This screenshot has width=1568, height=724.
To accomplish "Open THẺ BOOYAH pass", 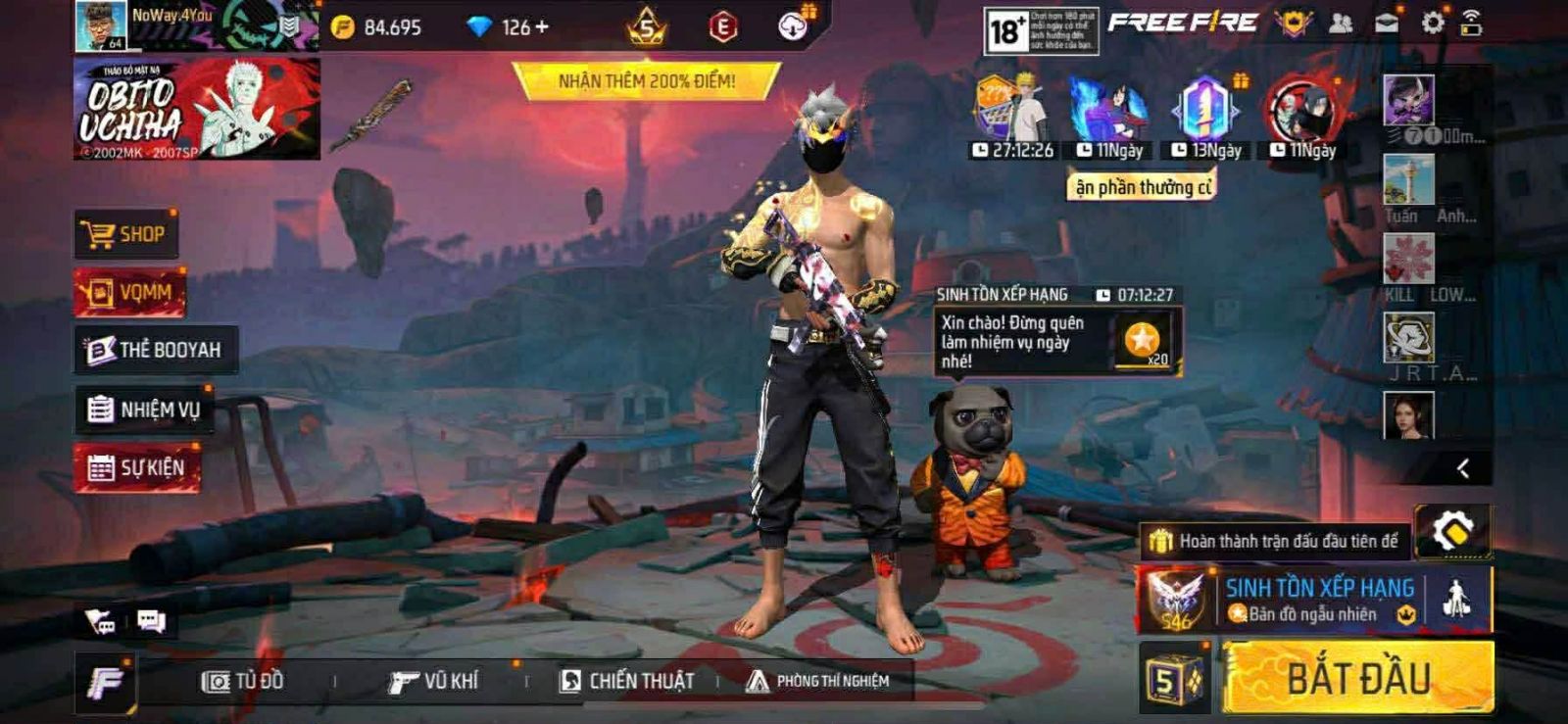I will (155, 350).
